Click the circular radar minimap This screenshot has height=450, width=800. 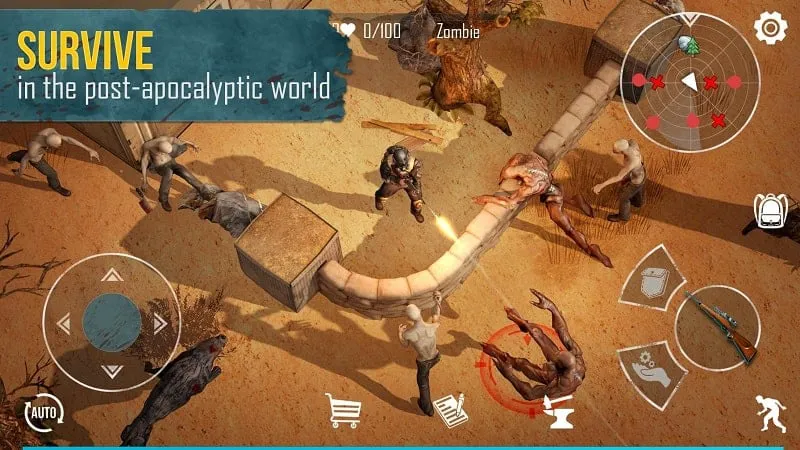coord(690,82)
